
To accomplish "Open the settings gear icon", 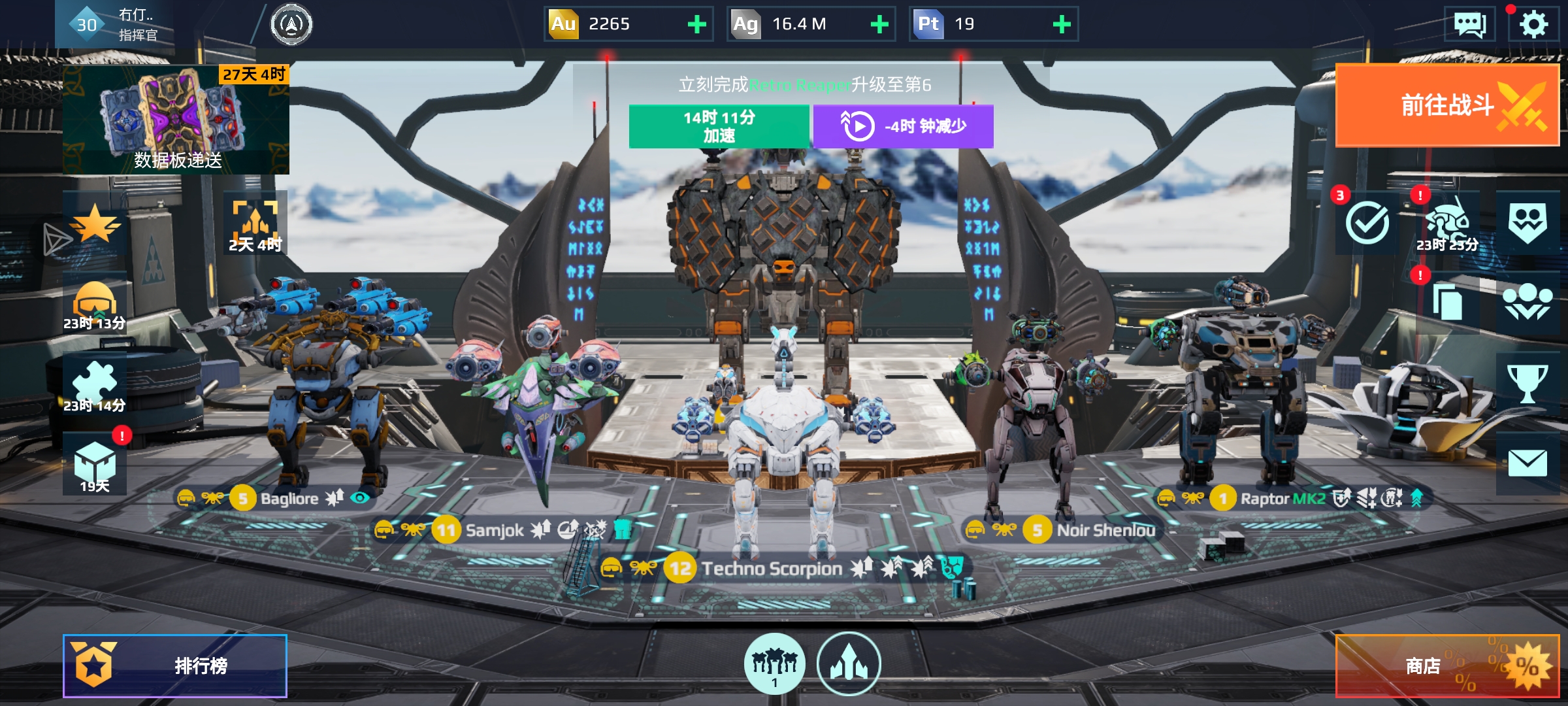I will click(x=1533, y=25).
